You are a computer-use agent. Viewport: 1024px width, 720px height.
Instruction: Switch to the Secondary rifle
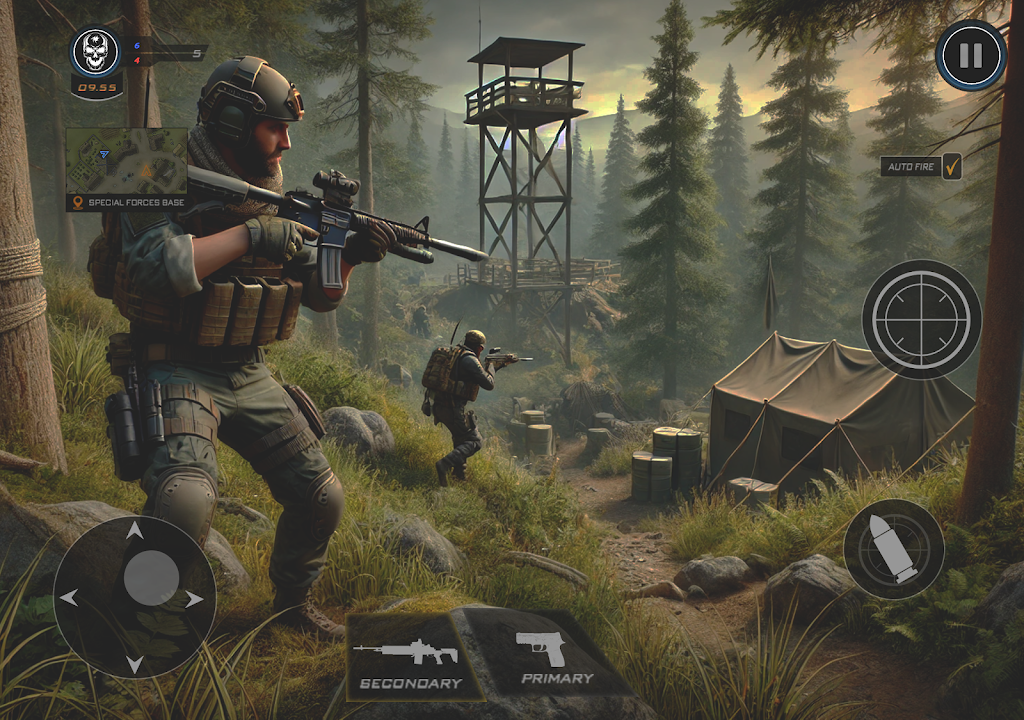(x=410, y=660)
